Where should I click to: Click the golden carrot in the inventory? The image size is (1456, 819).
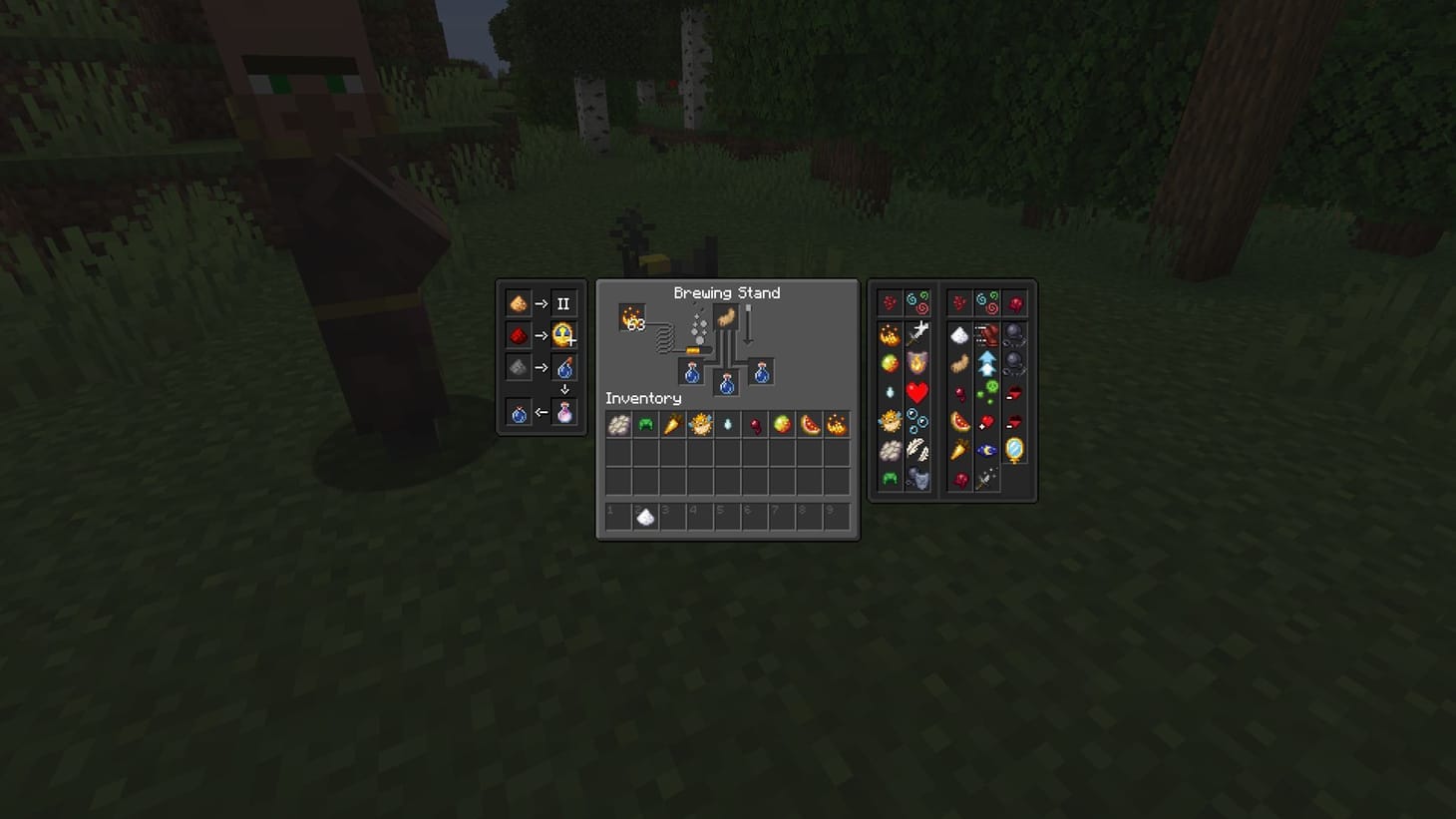(x=671, y=424)
